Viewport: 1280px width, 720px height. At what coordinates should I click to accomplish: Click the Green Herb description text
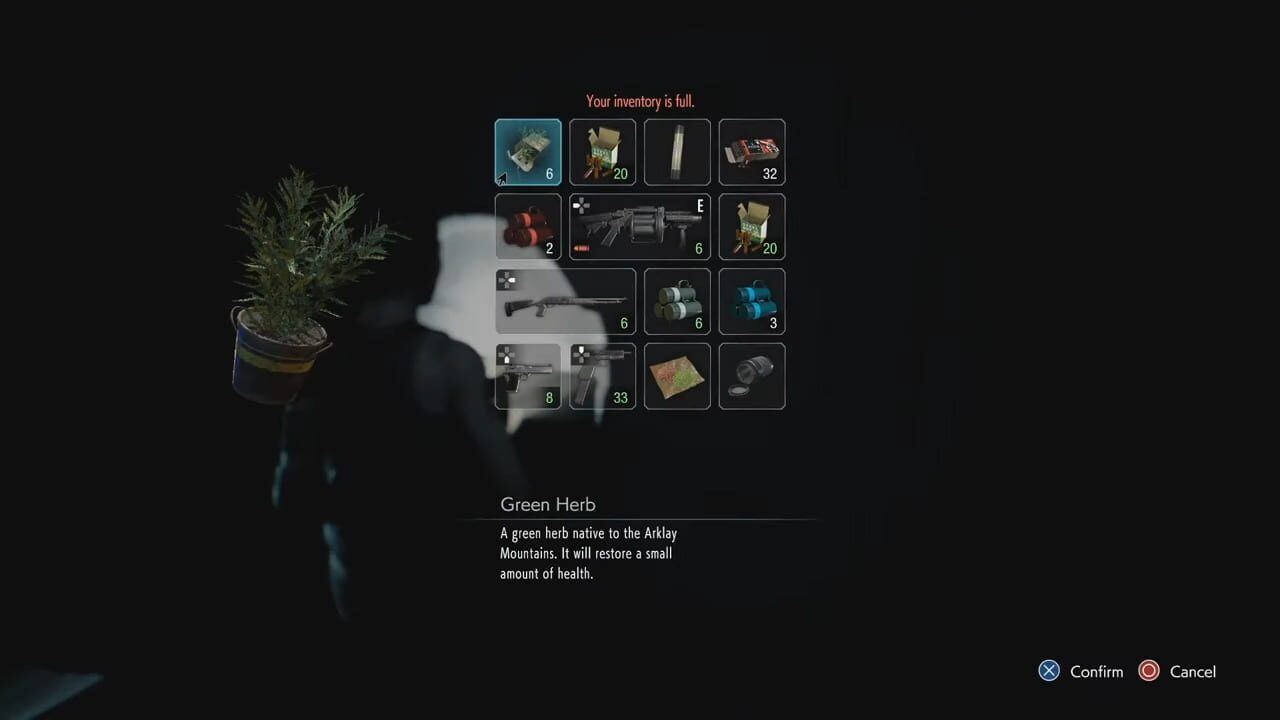pos(588,553)
